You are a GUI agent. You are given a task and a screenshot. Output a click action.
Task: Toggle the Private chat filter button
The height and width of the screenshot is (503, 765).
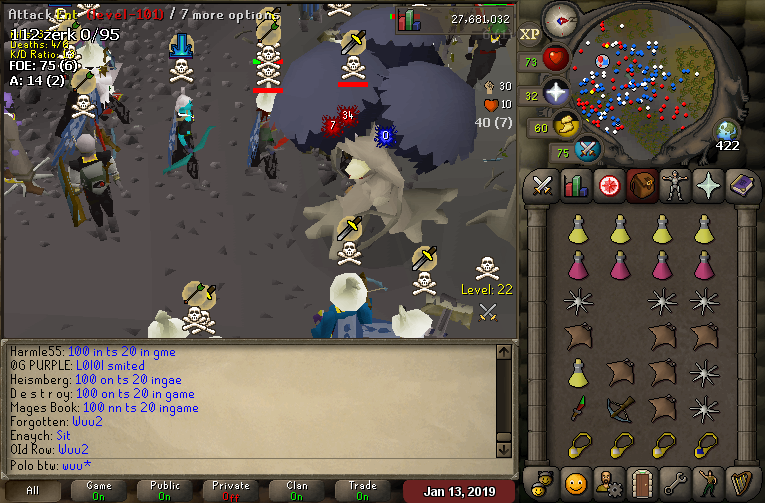pos(230,490)
